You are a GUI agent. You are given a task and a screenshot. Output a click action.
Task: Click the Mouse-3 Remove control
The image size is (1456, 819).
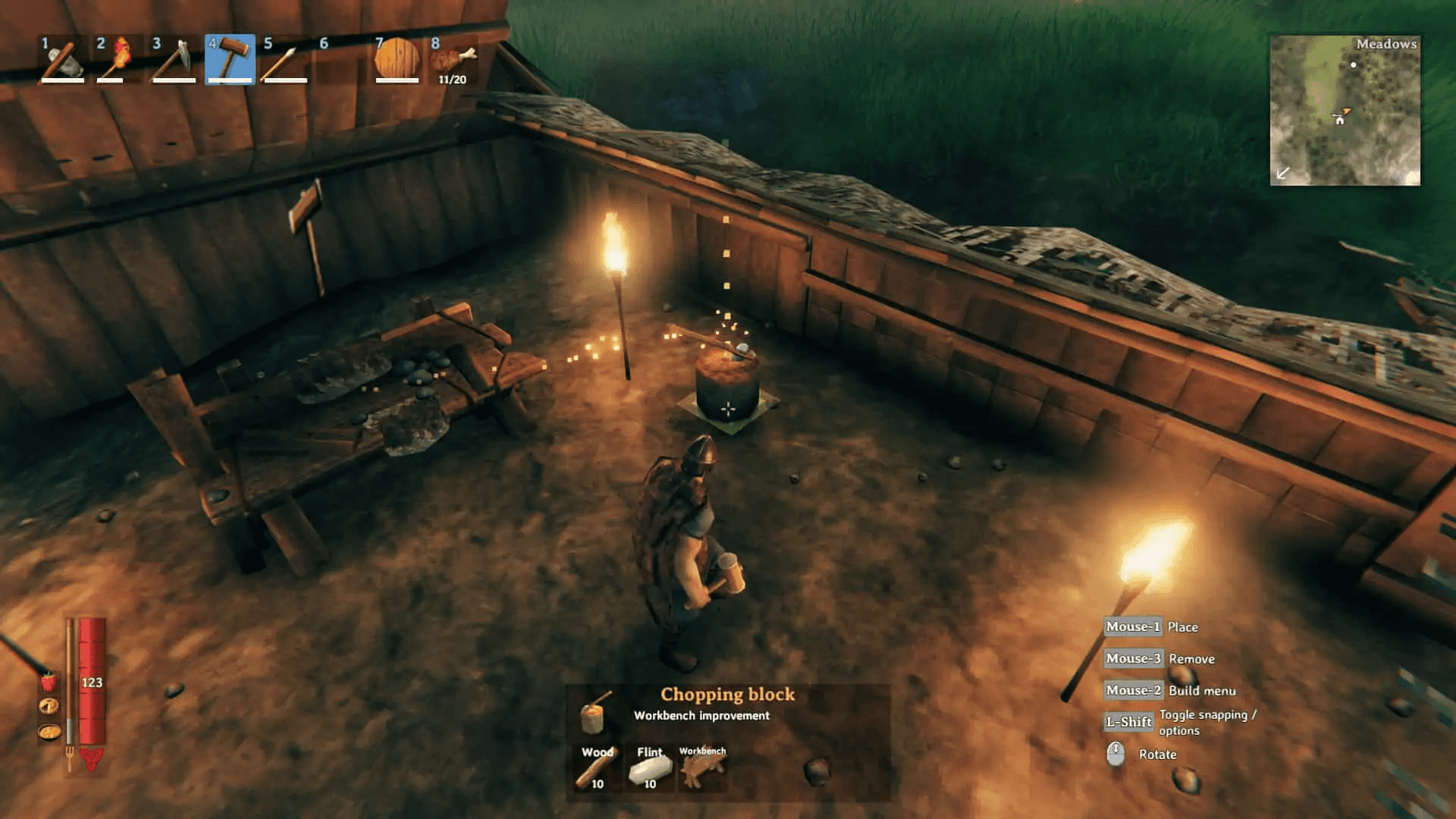pos(1132,658)
